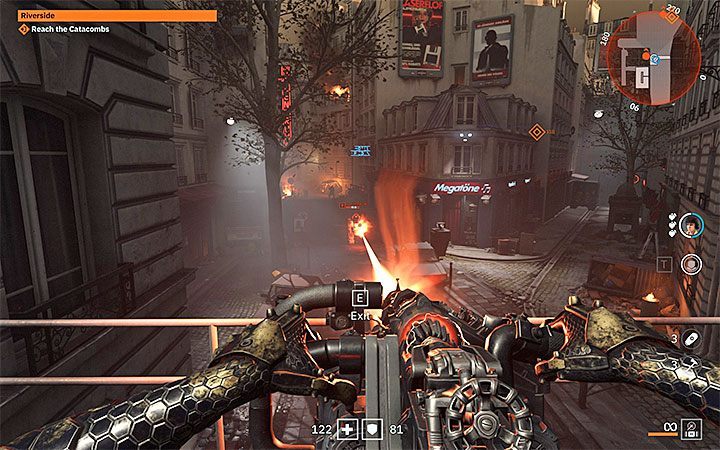
Task: Select the grenade icon
Action: tap(689, 337)
